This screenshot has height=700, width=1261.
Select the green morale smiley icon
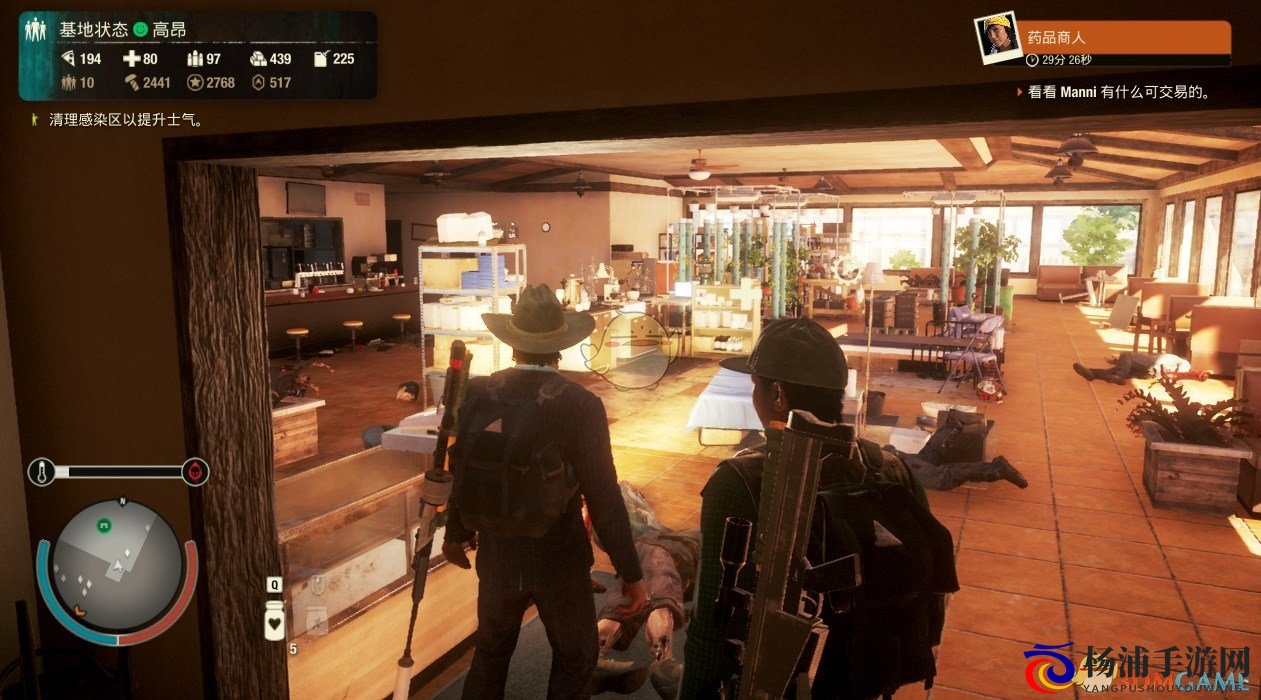140,30
